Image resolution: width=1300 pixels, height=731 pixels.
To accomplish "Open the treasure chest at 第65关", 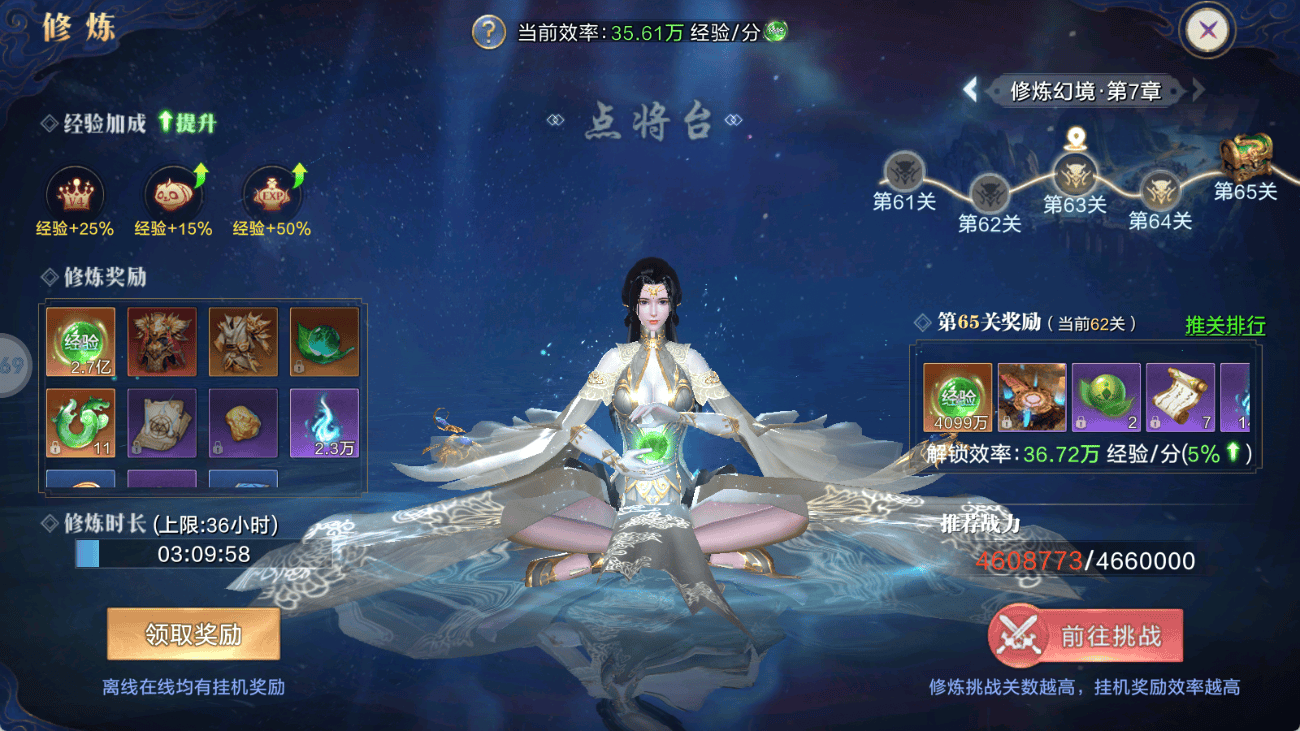I will 1245,157.
